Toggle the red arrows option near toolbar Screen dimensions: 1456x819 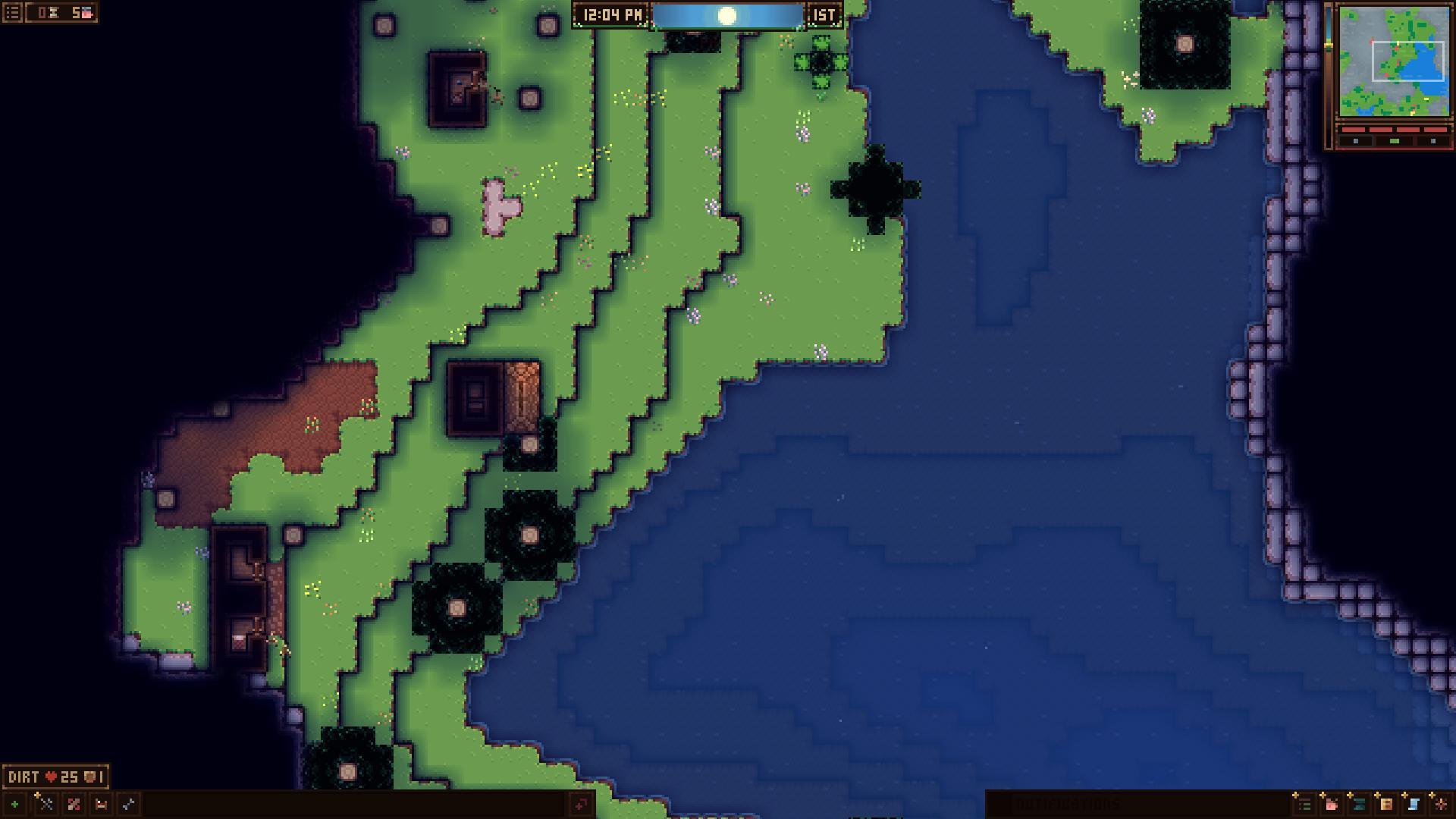pyautogui.click(x=581, y=805)
